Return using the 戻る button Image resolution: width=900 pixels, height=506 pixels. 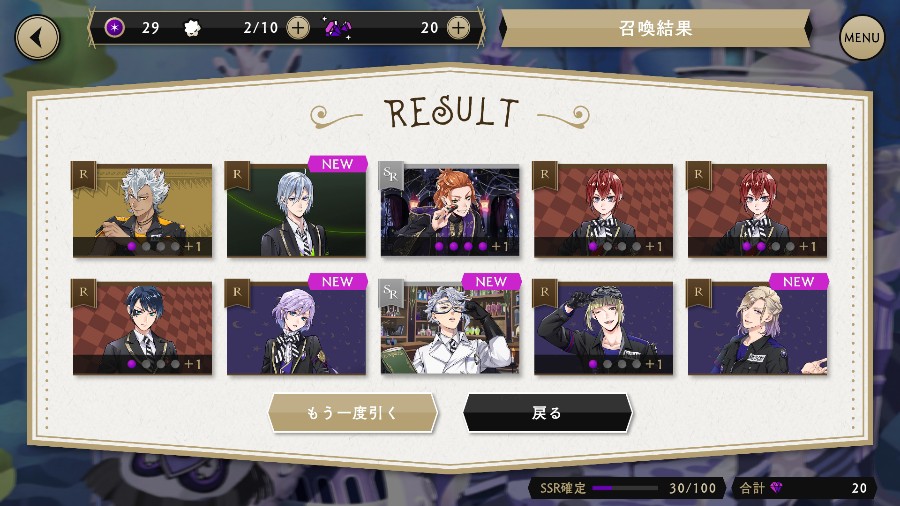click(547, 413)
